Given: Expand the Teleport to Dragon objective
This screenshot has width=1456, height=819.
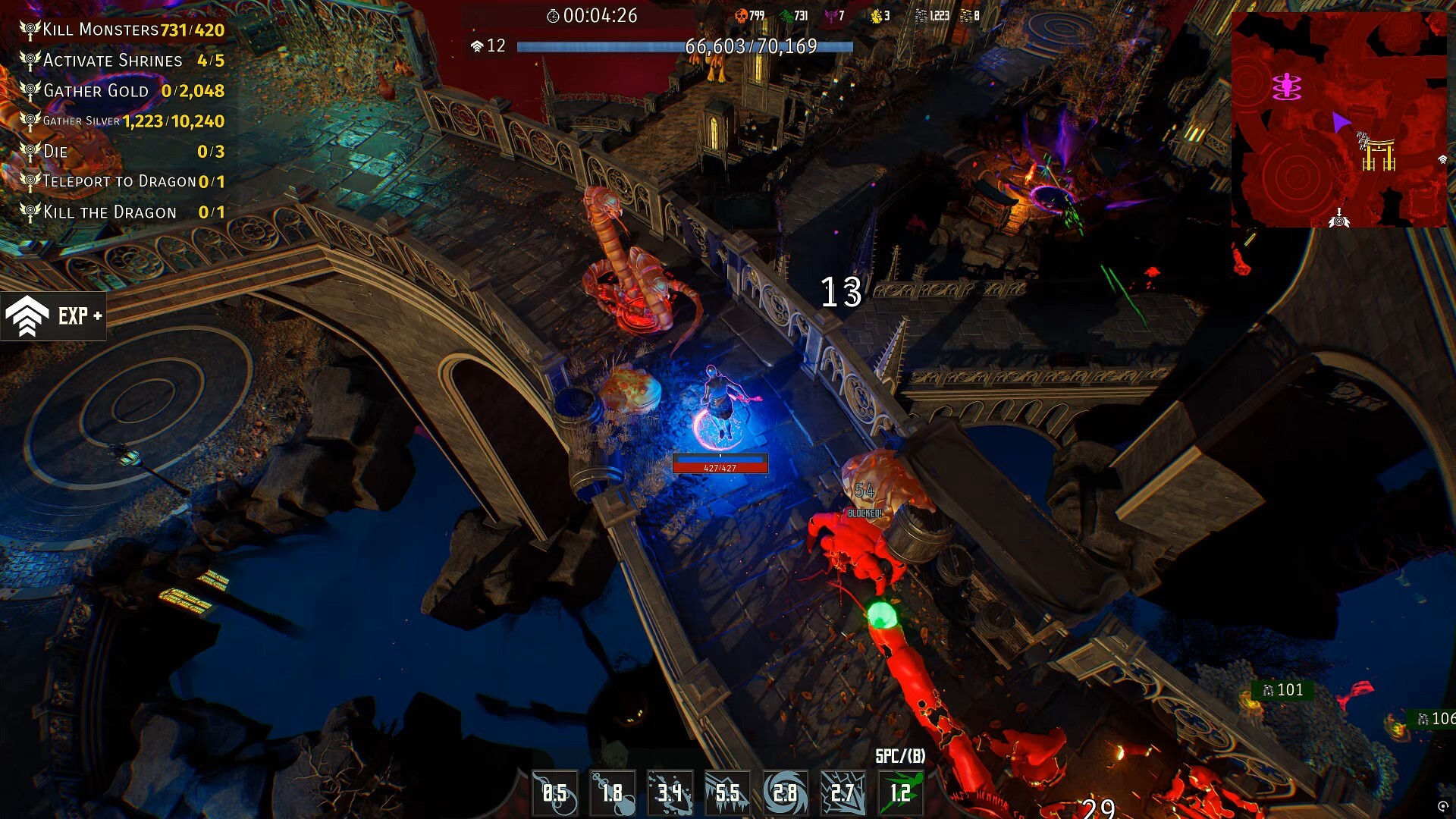Looking at the screenshot, I should pyautogui.click(x=121, y=182).
